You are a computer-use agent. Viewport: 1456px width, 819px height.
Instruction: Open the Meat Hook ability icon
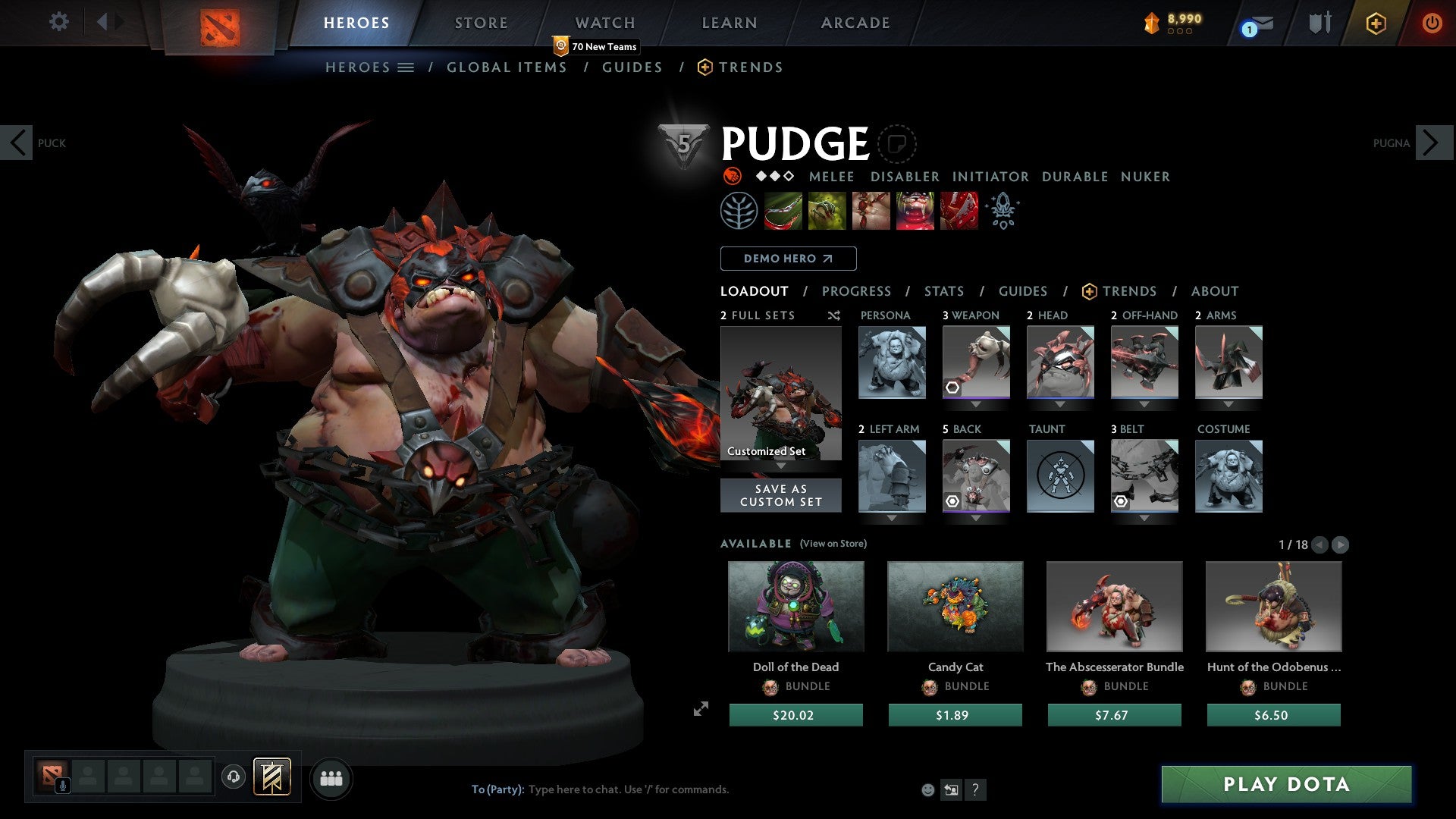coord(784,210)
